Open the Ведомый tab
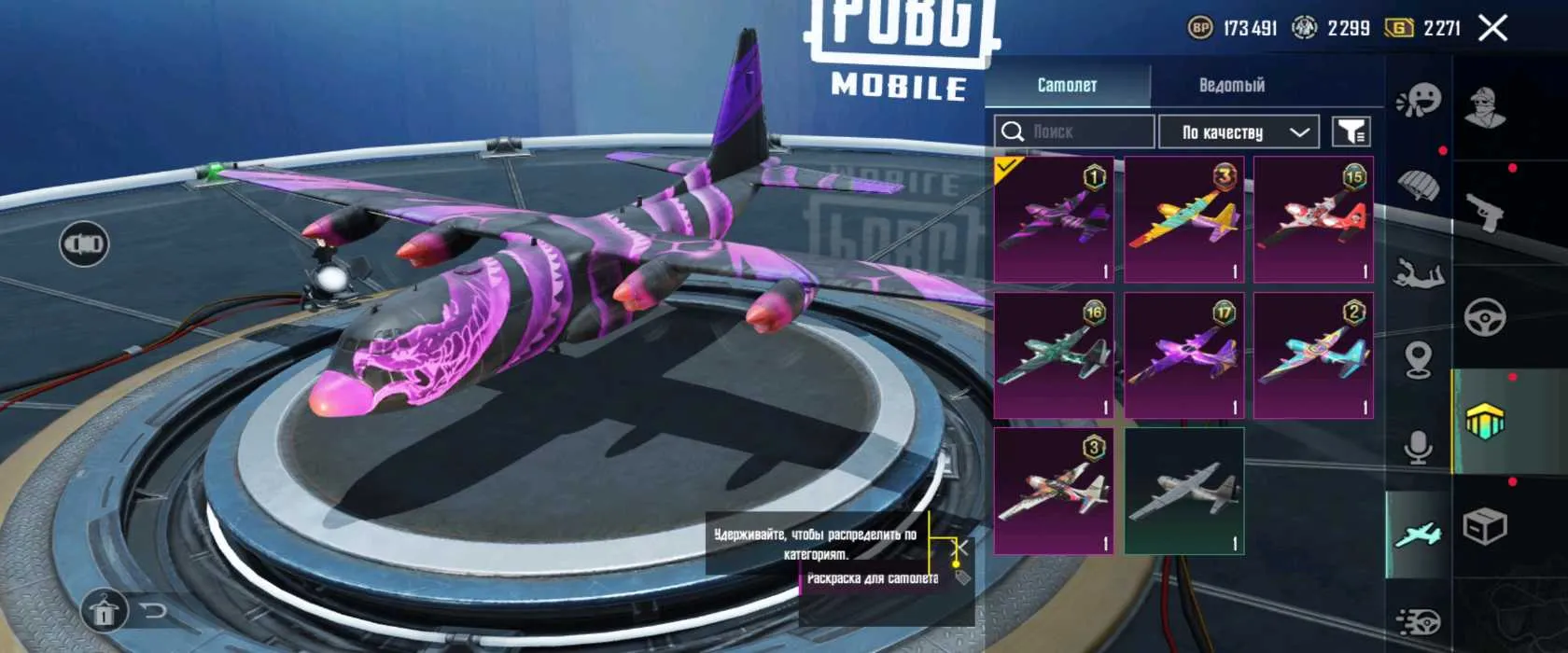1568x653 pixels. (x=1231, y=85)
